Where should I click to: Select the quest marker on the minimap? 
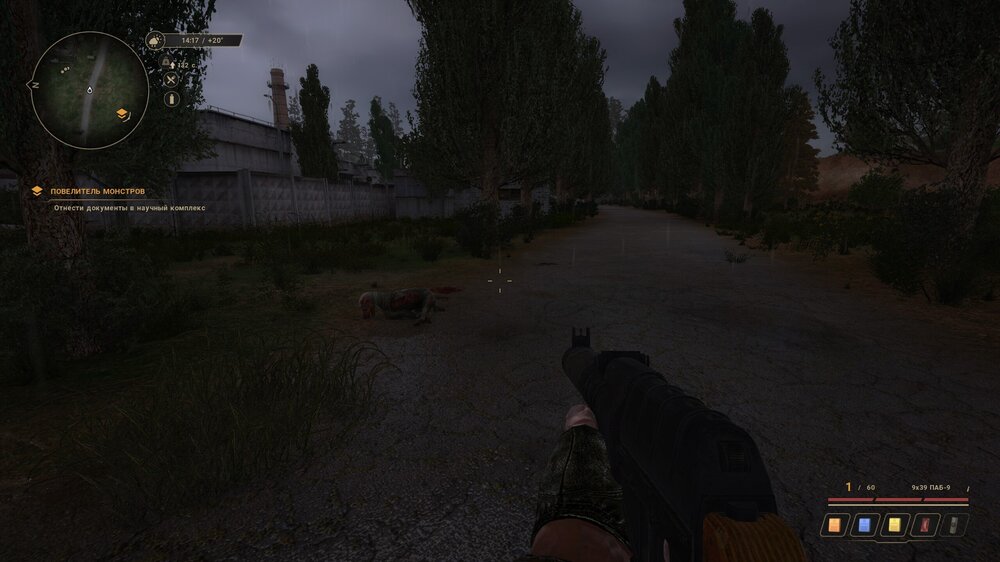pyautogui.click(x=122, y=114)
